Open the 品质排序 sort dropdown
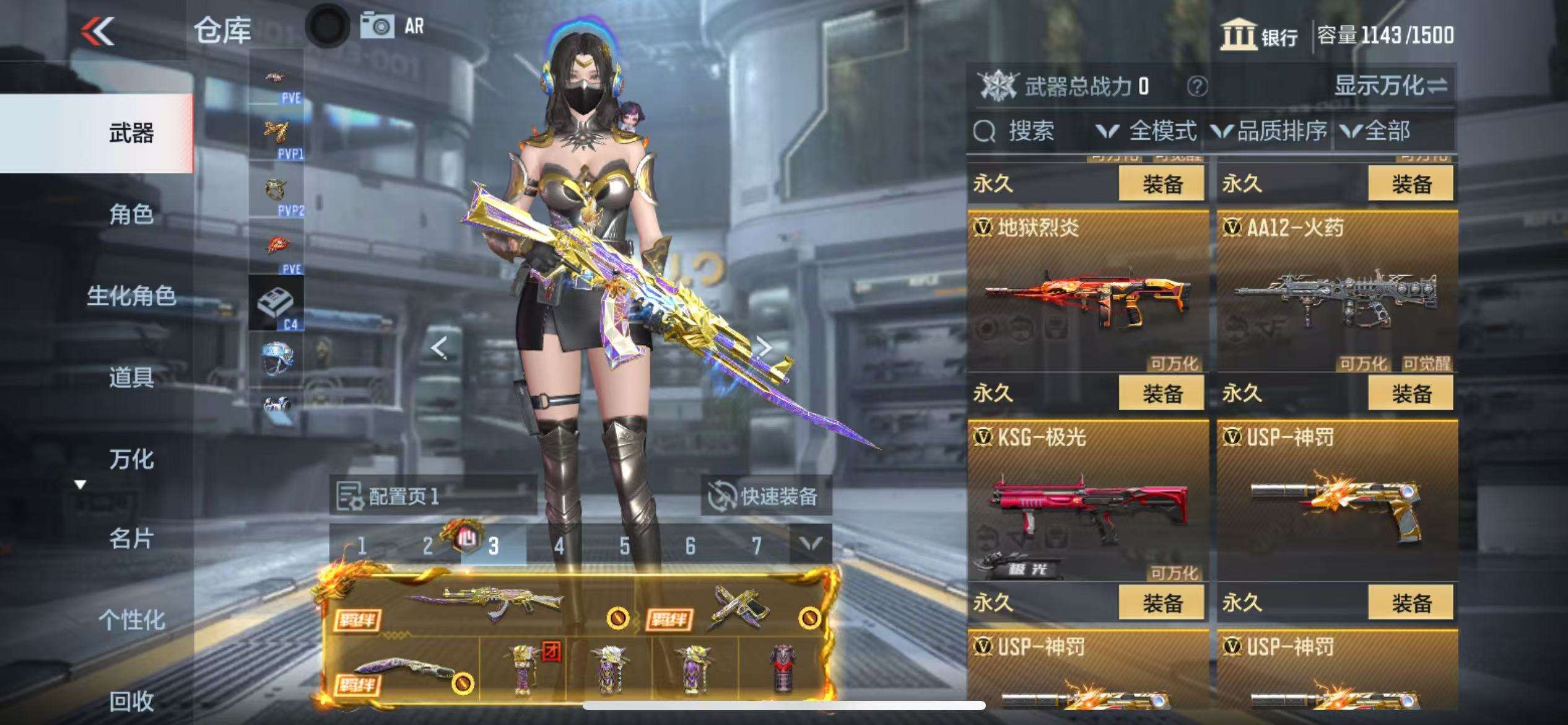1568x725 pixels. pos(1270,131)
